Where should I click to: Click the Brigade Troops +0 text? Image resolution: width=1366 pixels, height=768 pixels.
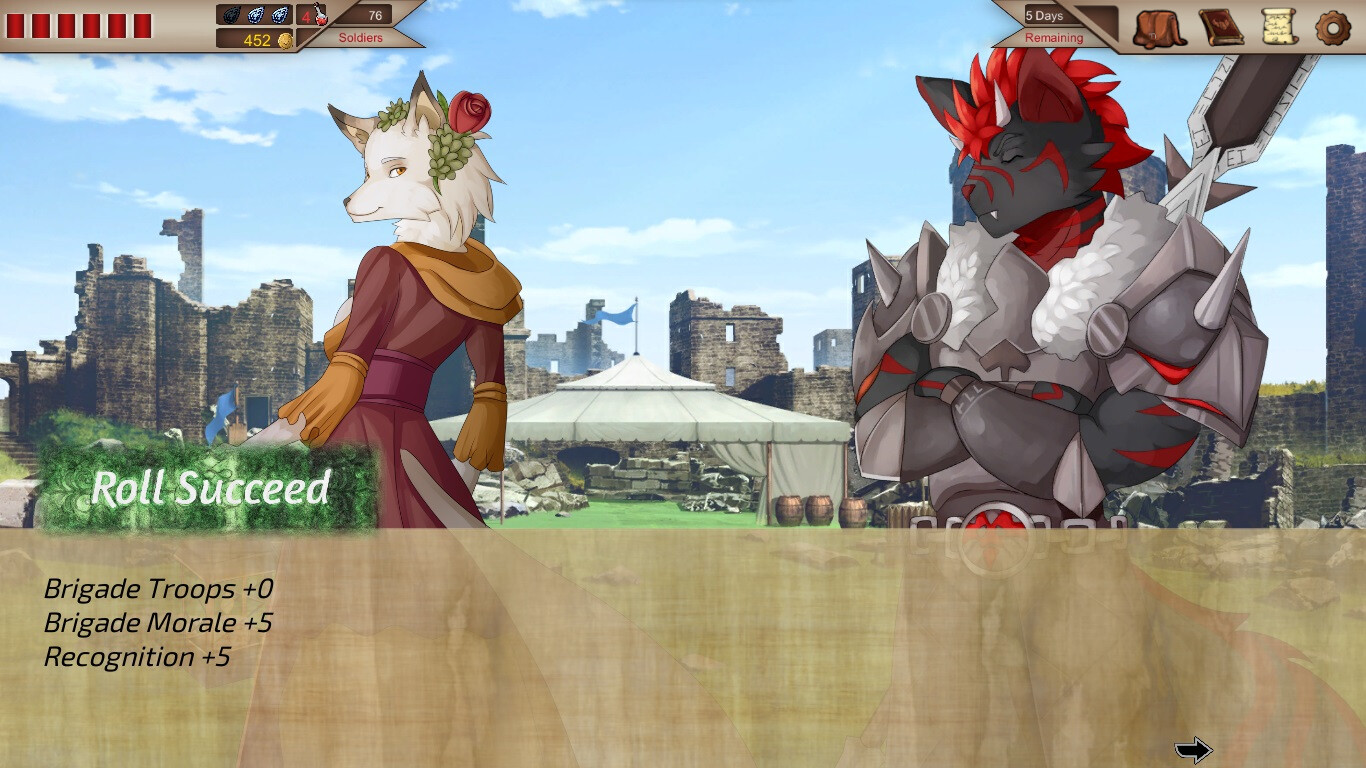(x=158, y=589)
